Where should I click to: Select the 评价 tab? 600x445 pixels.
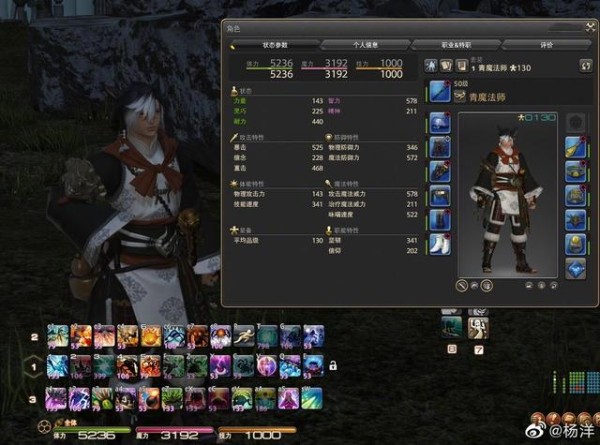543,45
